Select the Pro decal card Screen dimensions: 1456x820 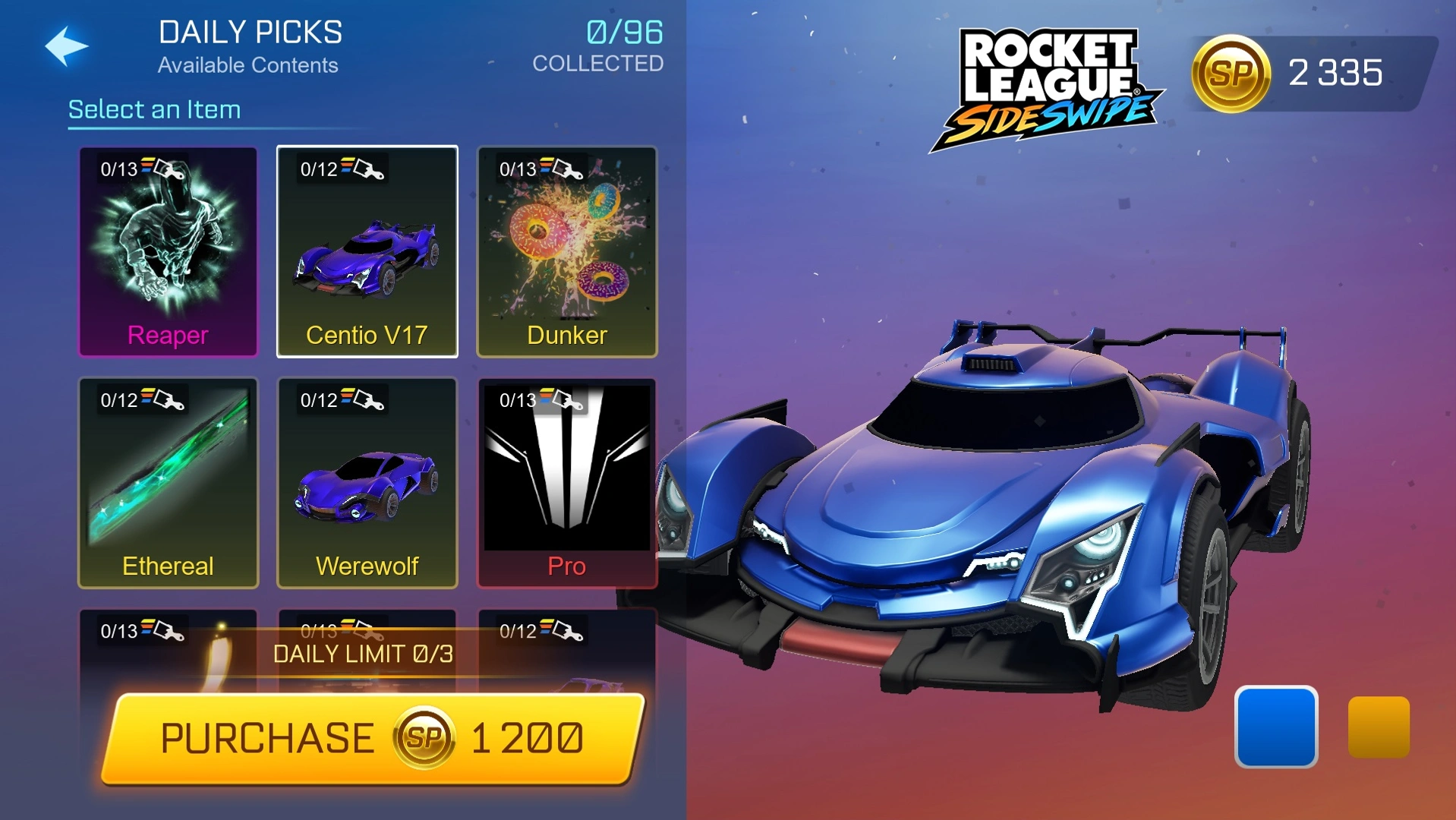point(566,483)
